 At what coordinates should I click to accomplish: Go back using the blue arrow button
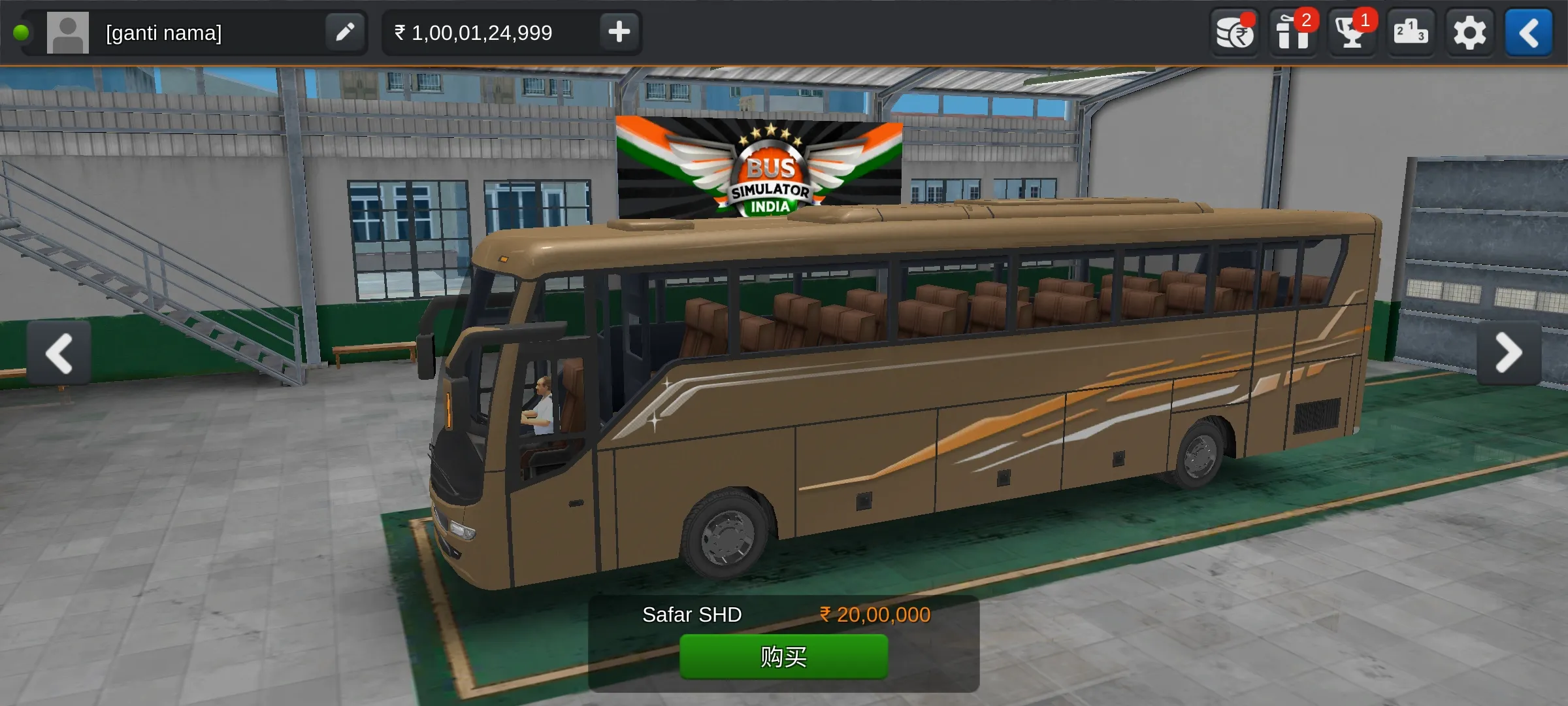tap(1528, 33)
